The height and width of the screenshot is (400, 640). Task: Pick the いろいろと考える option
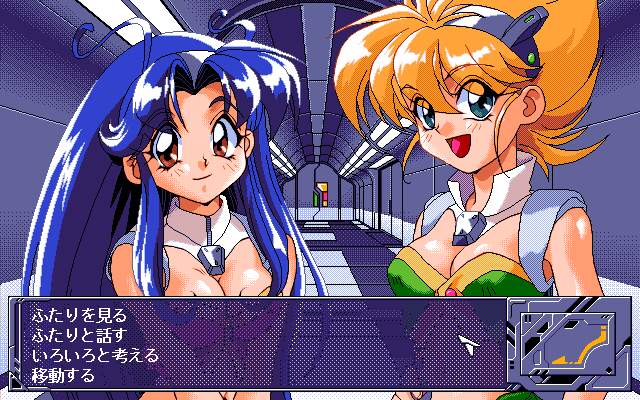point(96,354)
